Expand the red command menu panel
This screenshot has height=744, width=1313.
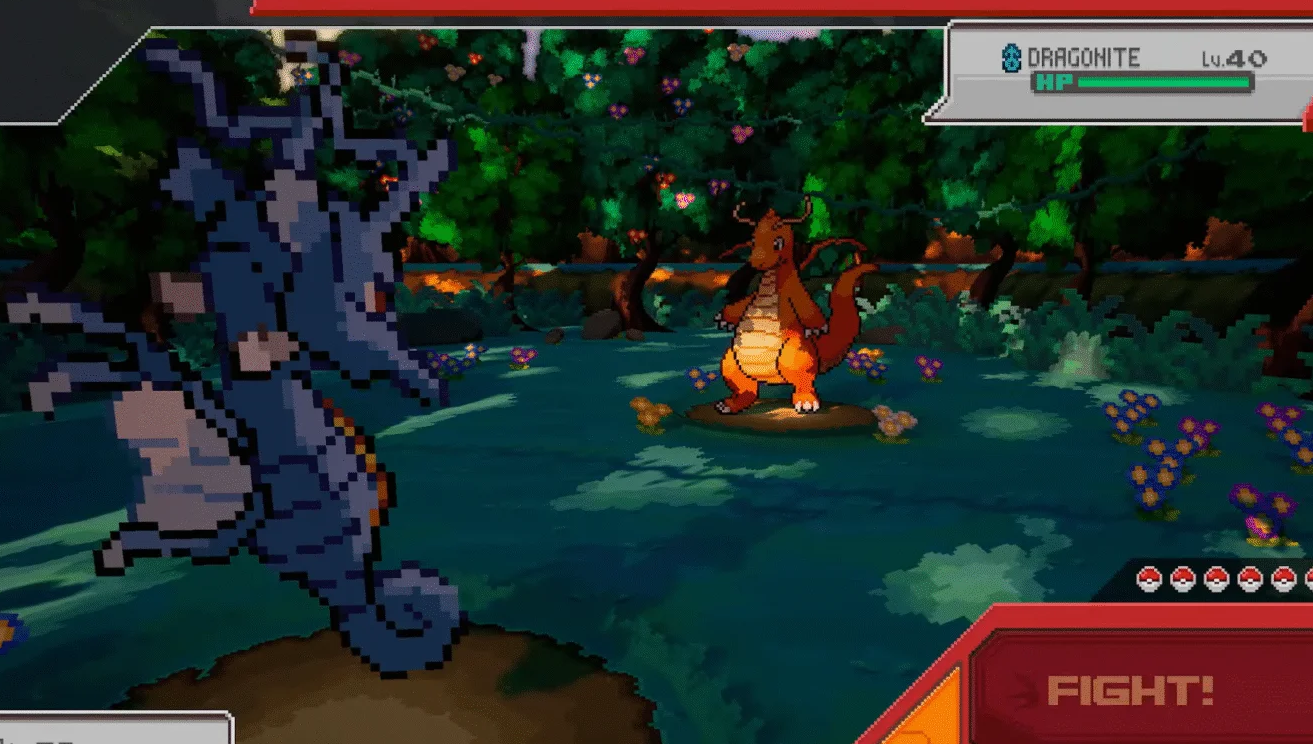point(1140,700)
